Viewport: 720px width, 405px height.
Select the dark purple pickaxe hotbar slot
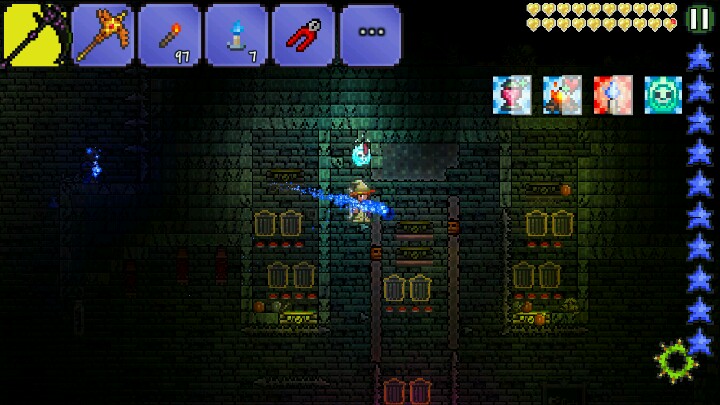(x=34, y=36)
